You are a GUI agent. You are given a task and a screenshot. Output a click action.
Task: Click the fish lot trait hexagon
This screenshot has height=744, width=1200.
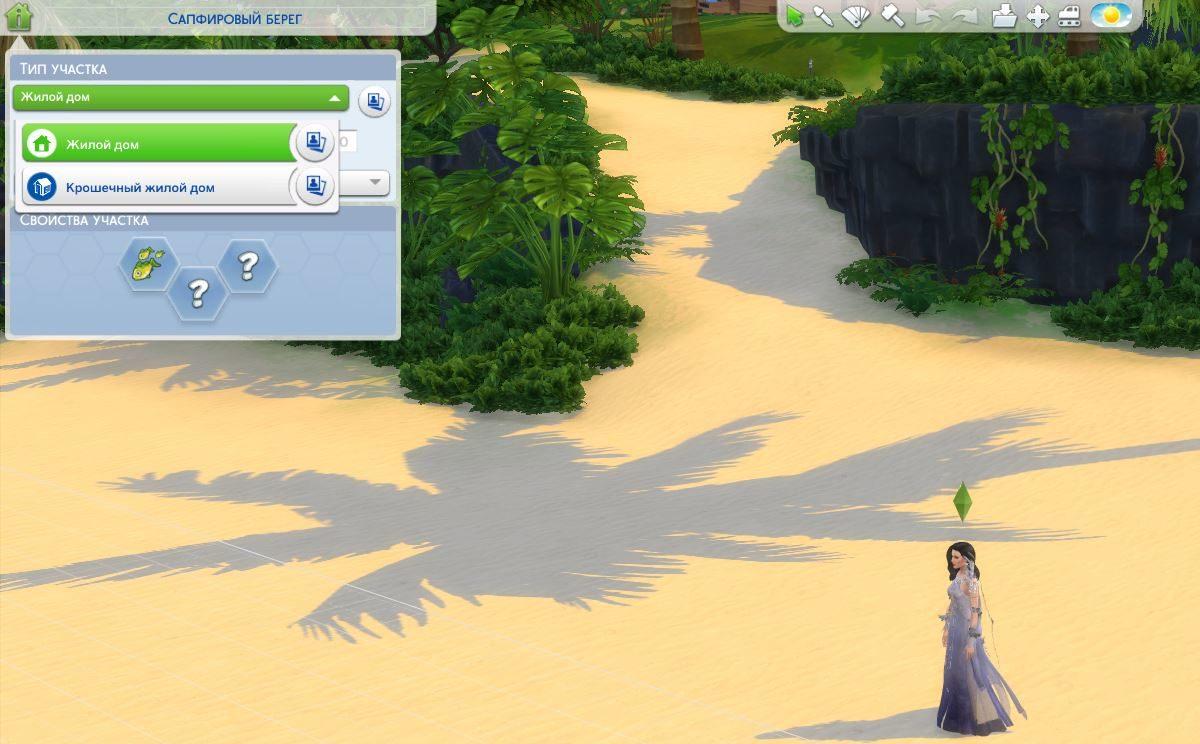pyautogui.click(x=148, y=265)
